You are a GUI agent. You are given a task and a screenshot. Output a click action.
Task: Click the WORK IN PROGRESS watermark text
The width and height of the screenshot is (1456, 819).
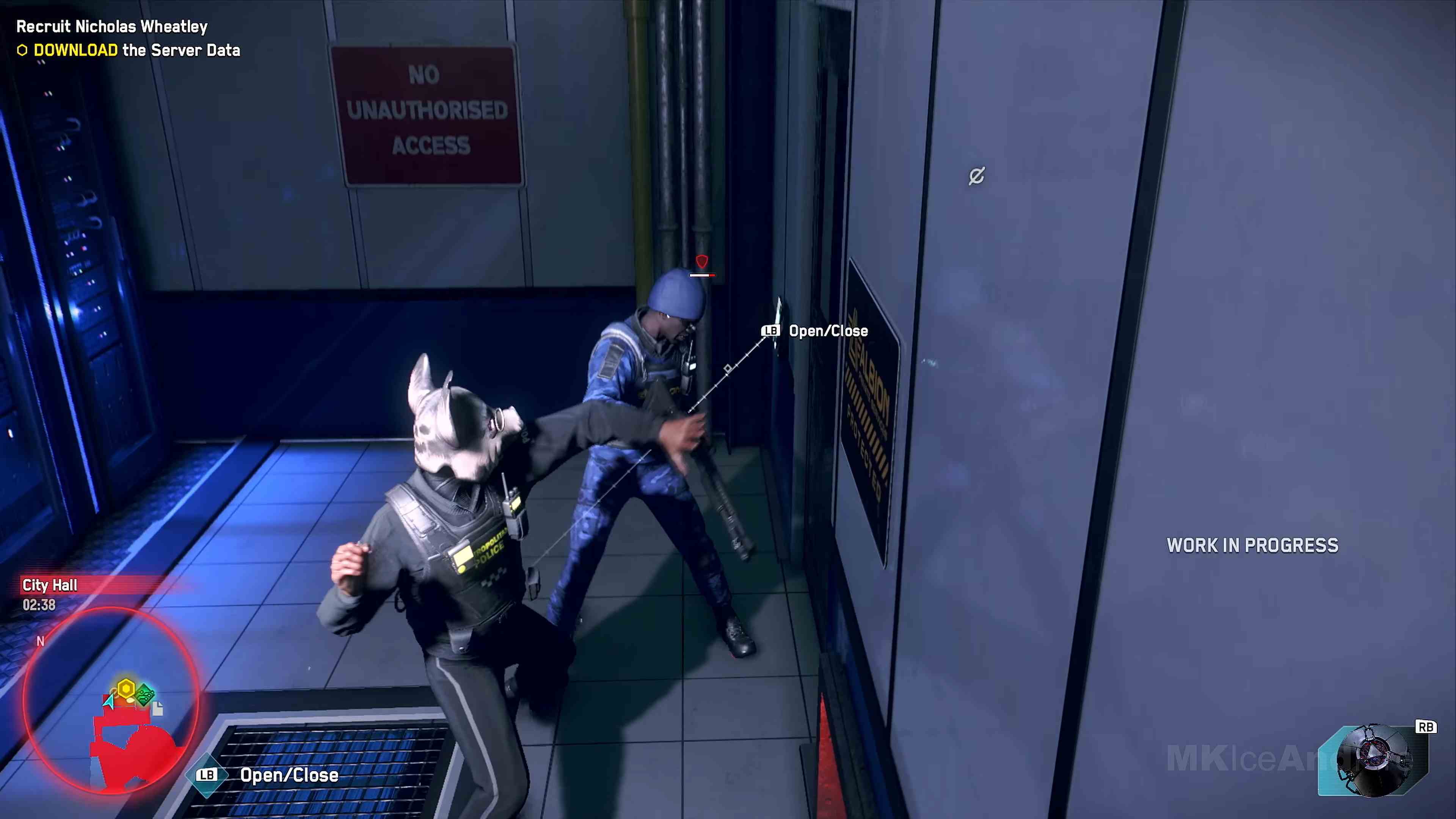(x=1252, y=545)
